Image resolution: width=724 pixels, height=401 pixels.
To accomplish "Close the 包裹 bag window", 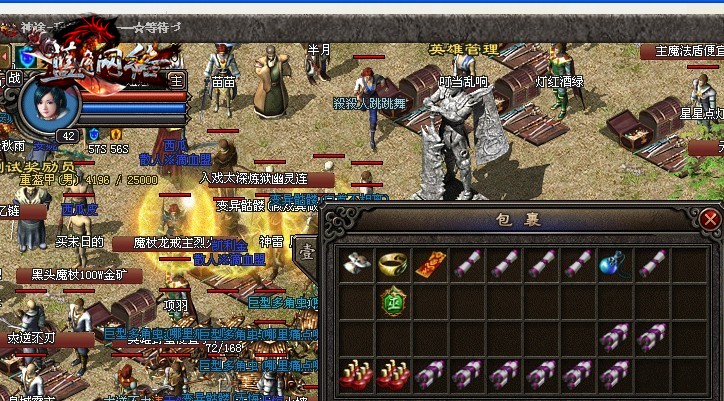I will click(710, 219).
